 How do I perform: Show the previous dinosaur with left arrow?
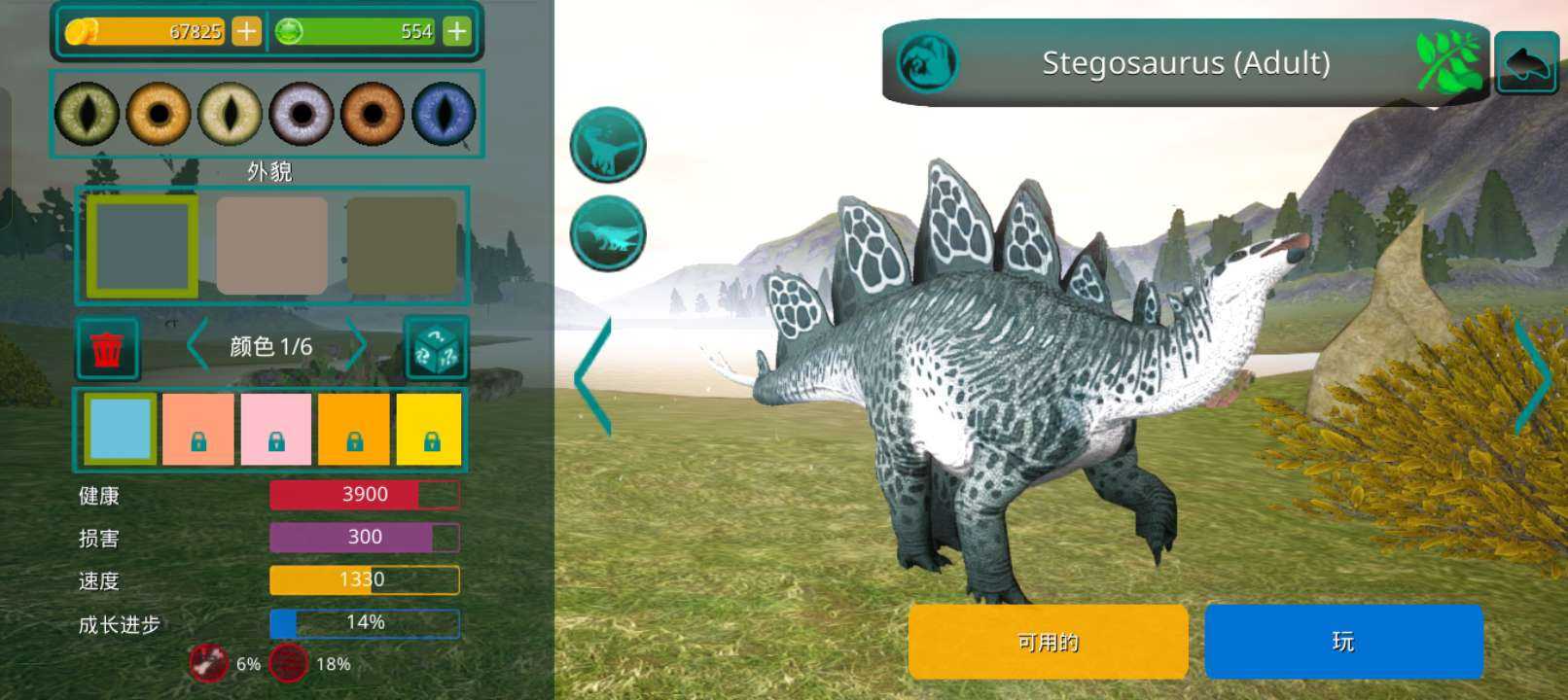coord(593,376)
